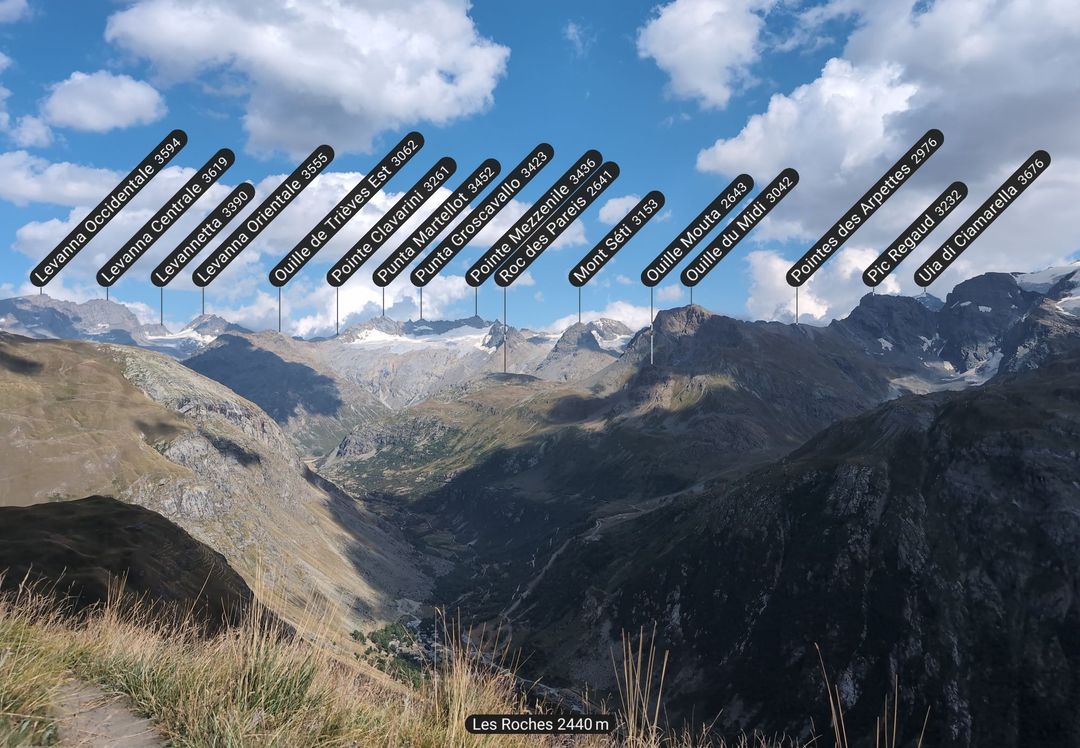
Task: Select the Punta Groscavallo 3423 label
Action: point(481,215)
